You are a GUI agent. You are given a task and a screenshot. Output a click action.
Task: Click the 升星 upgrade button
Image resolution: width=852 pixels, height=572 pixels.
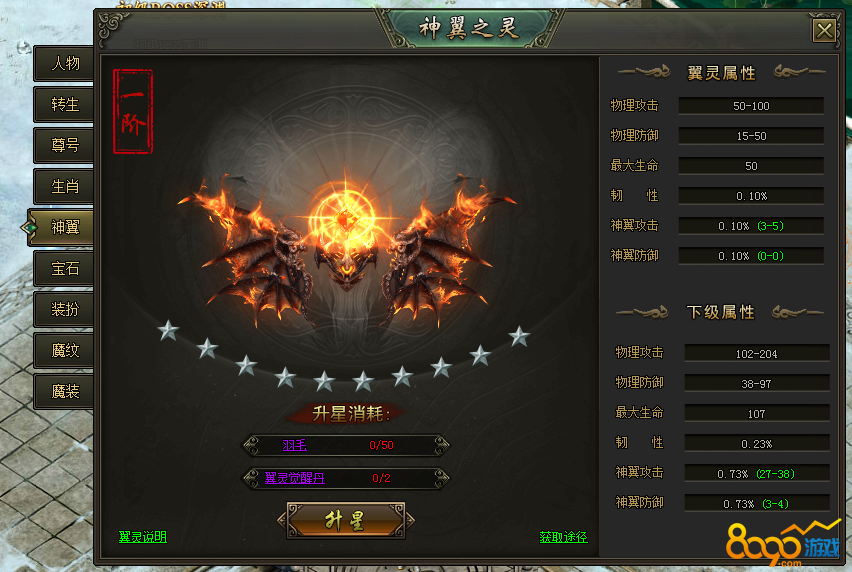(x=345, y=521)
